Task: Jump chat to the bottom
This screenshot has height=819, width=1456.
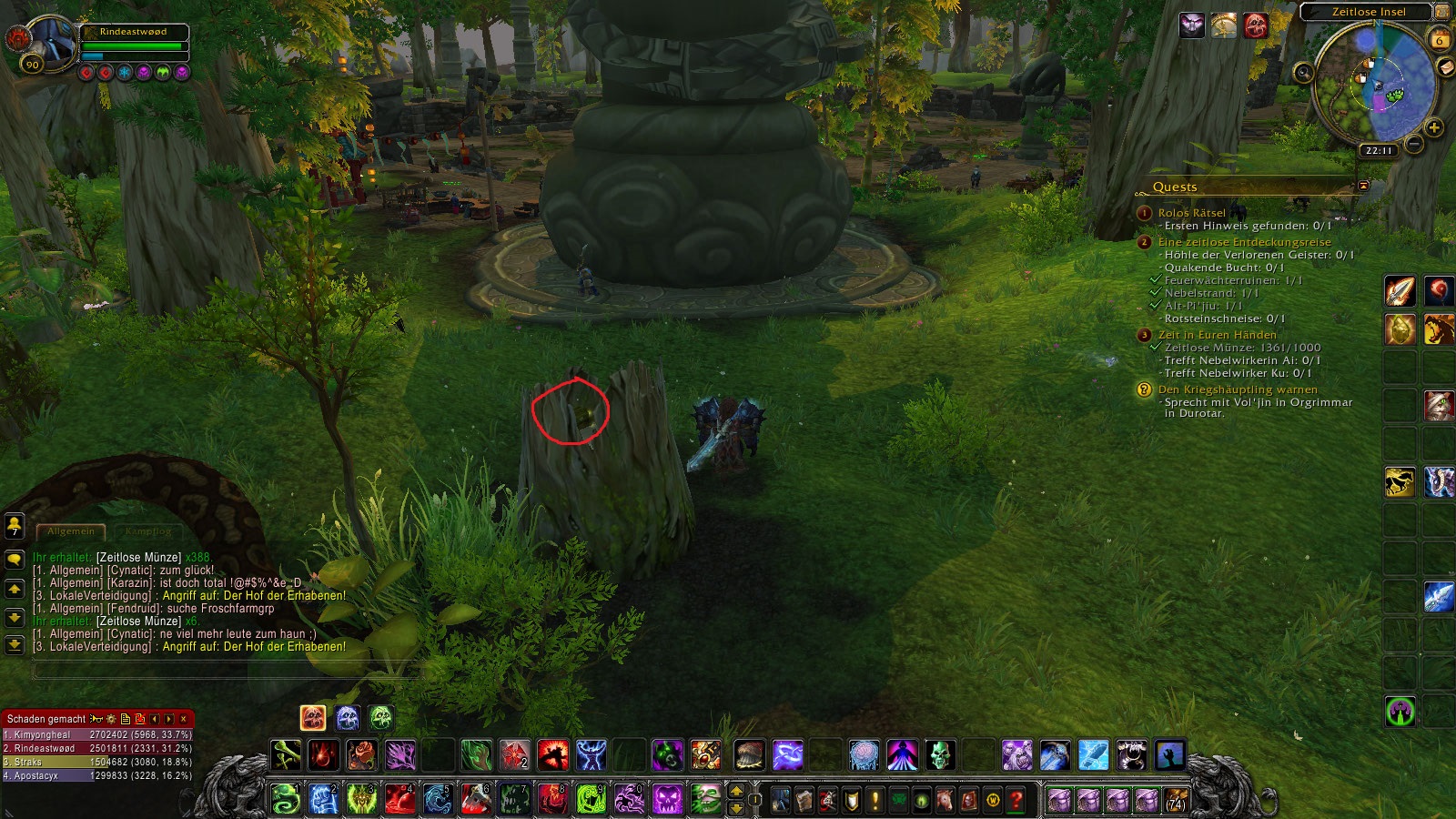Action: coord(15,644)
